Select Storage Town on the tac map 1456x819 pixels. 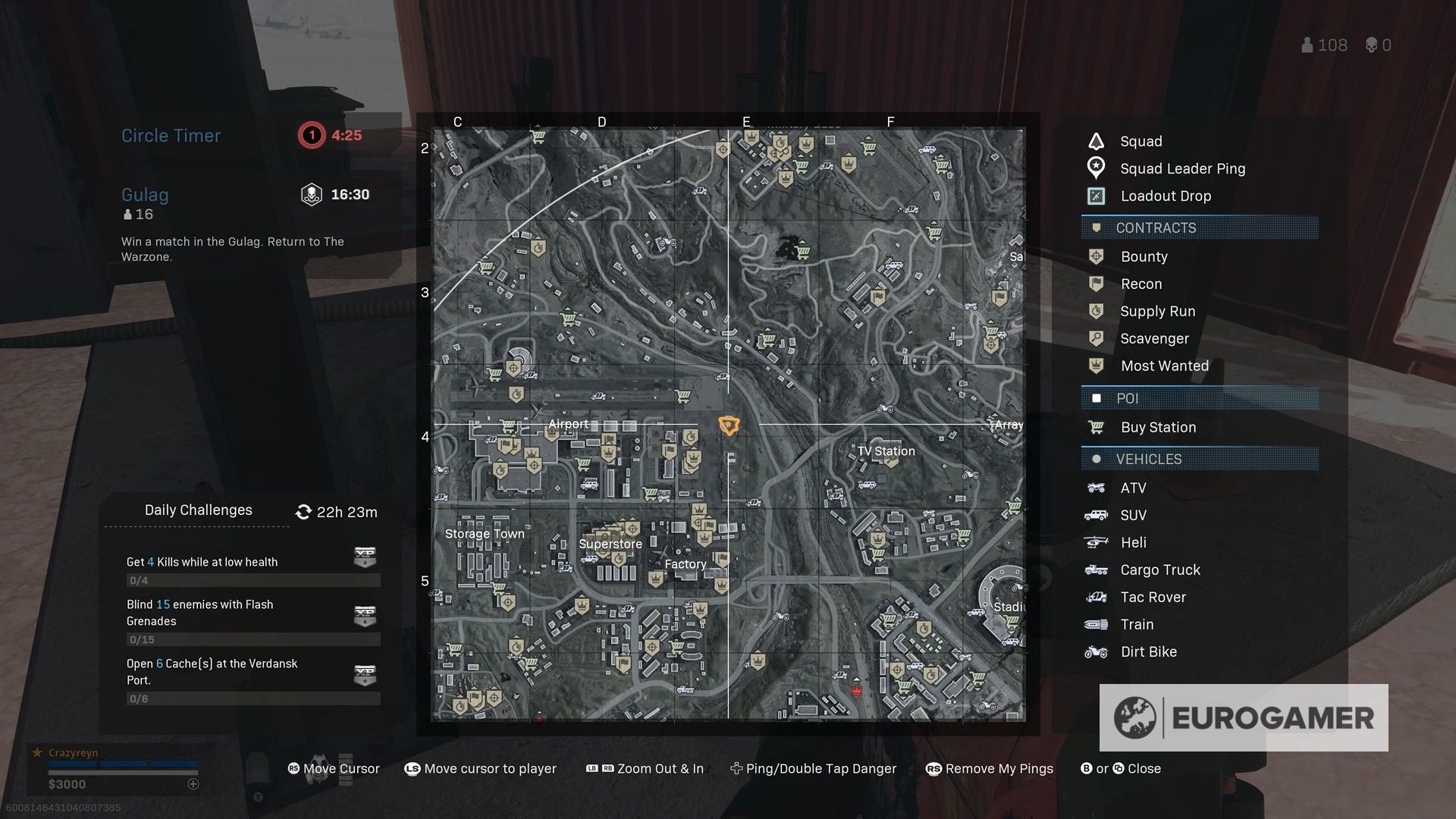pyautogui.click(x=485, y=534)
